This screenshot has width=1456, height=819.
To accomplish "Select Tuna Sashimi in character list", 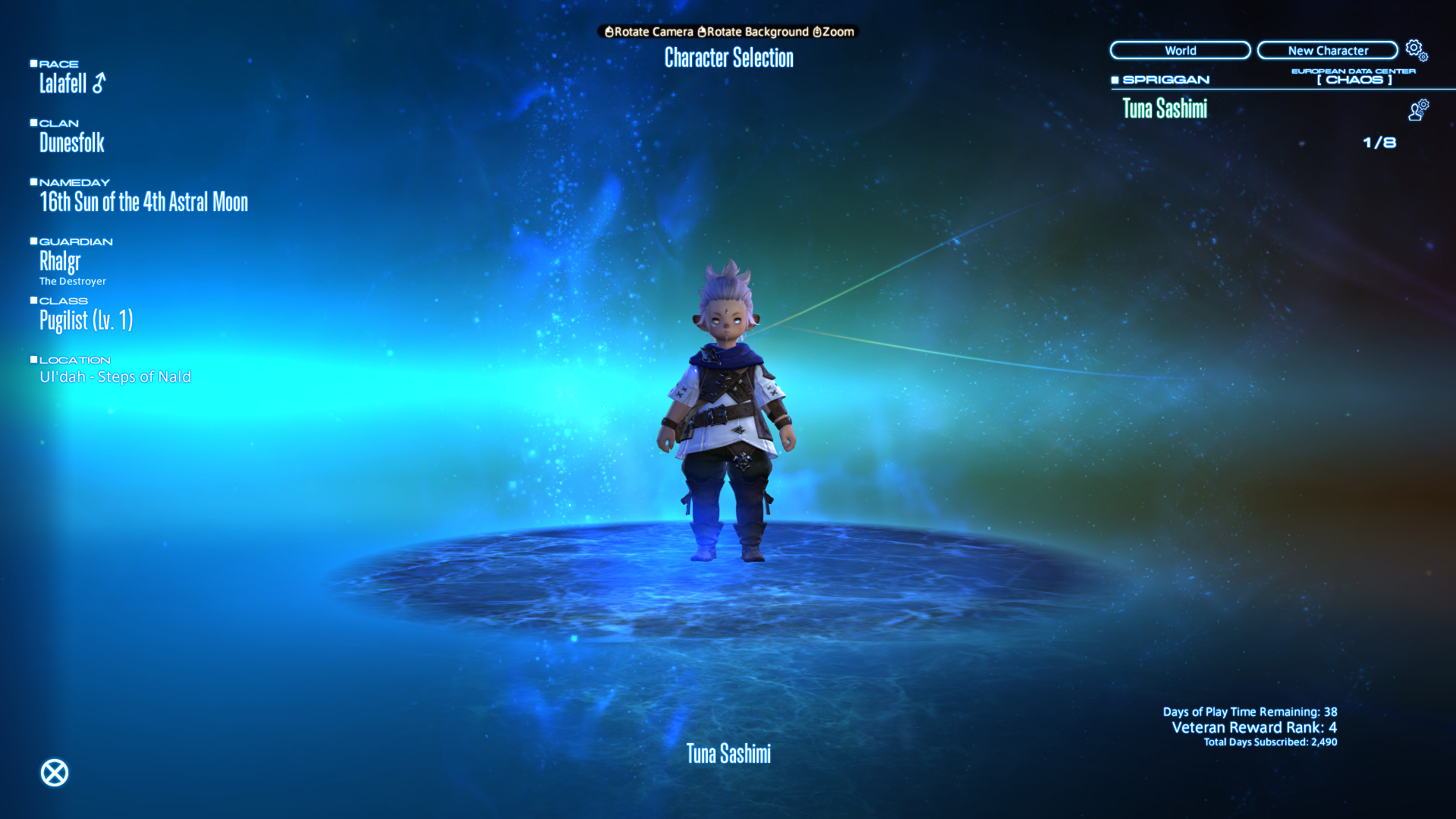I will 1165,109.
